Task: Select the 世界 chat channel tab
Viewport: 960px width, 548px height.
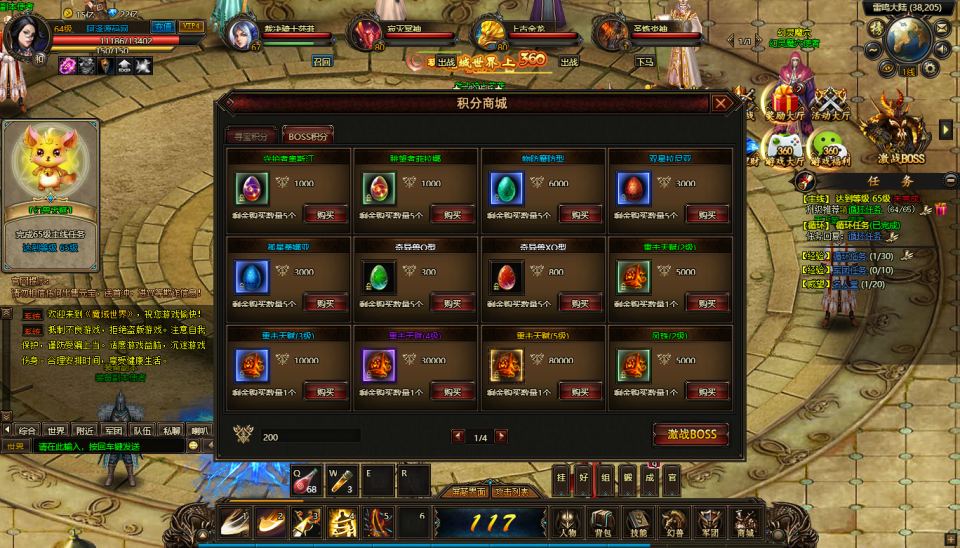Action: point(56,430)
